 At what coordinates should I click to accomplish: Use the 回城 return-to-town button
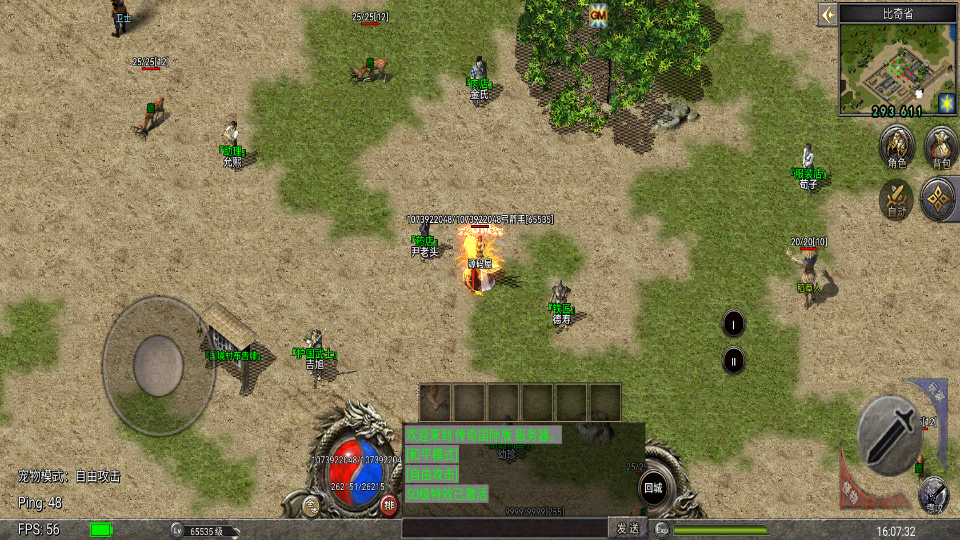[654, 489]
